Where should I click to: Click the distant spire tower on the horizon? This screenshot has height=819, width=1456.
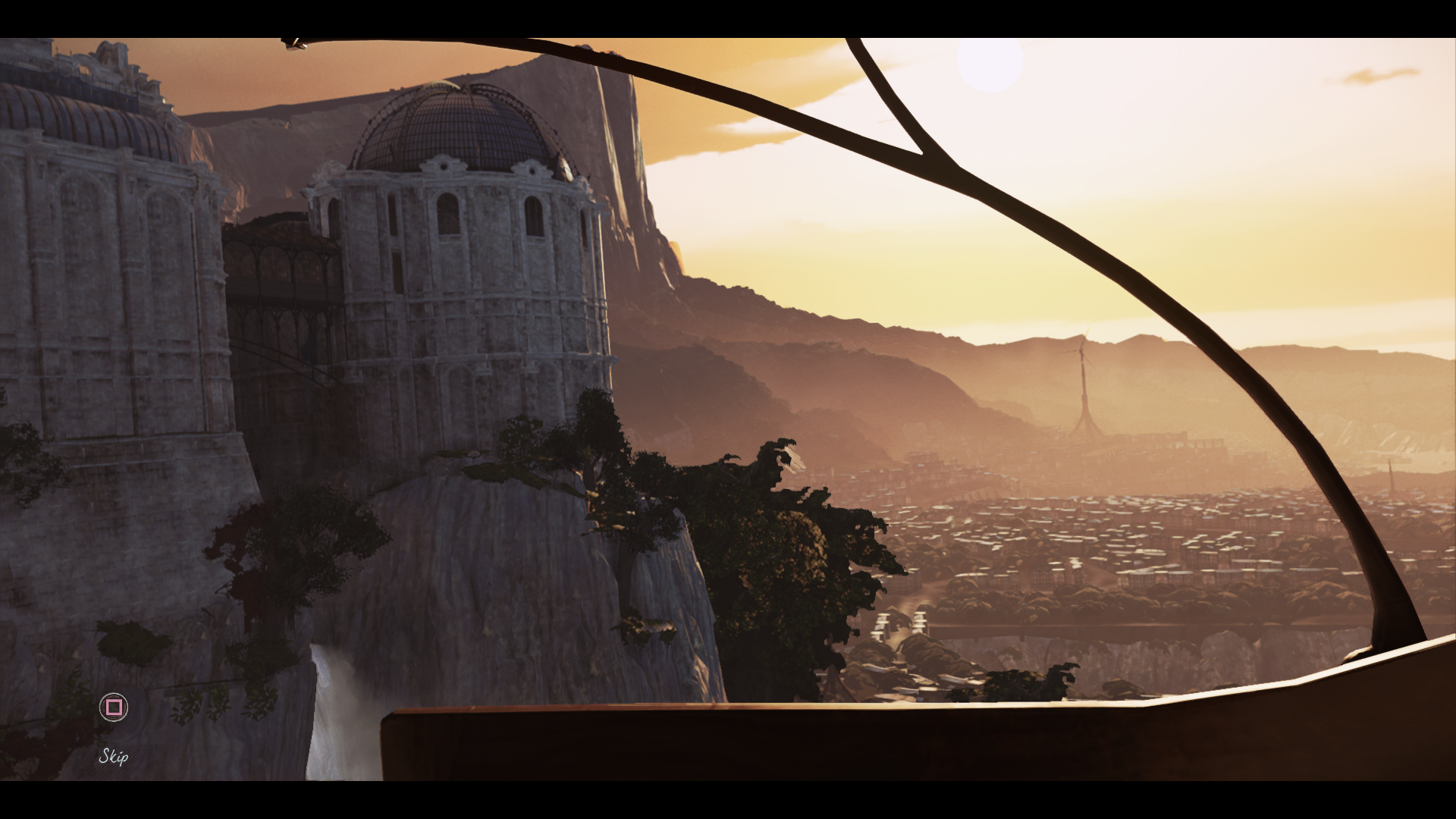[x=1082, y=387]
